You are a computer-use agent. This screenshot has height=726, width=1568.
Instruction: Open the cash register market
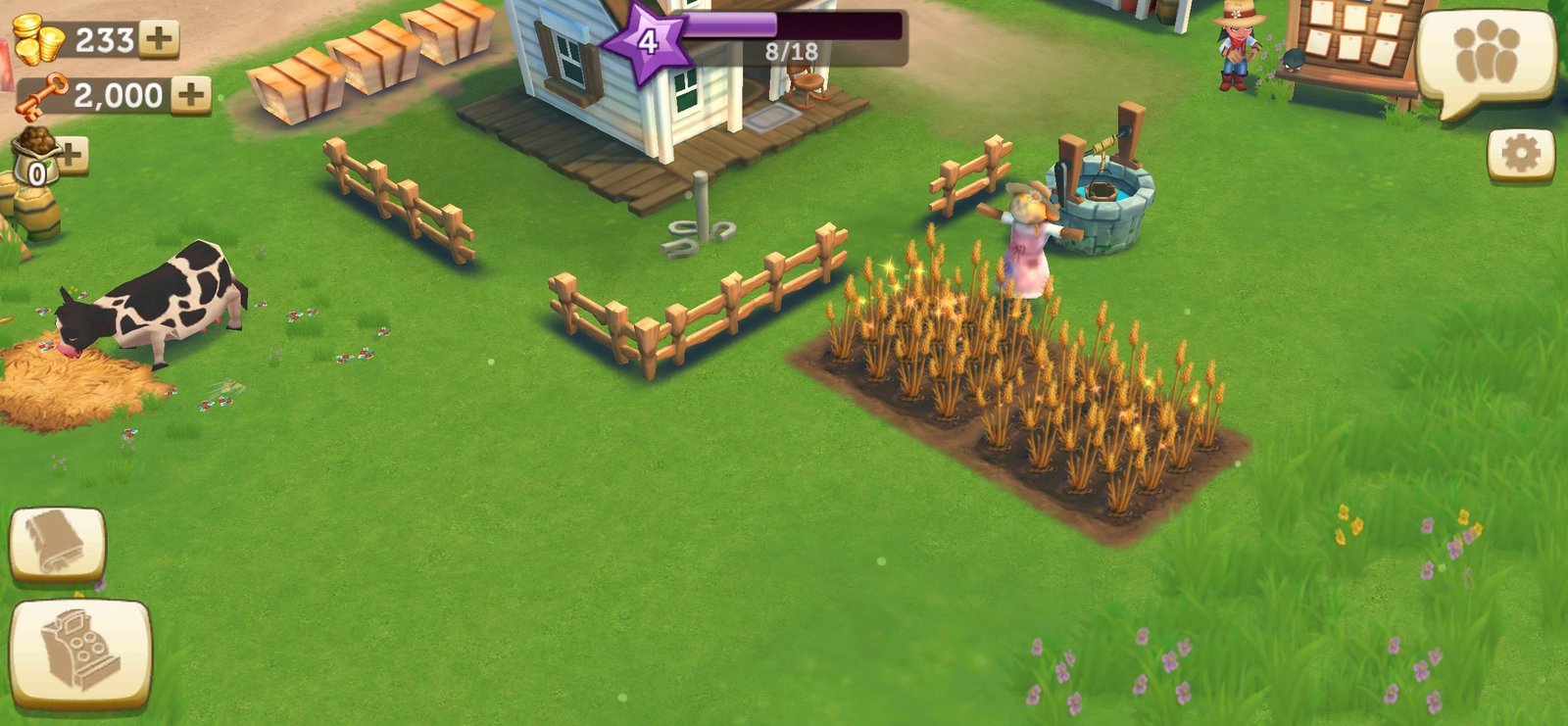[80, 652]
